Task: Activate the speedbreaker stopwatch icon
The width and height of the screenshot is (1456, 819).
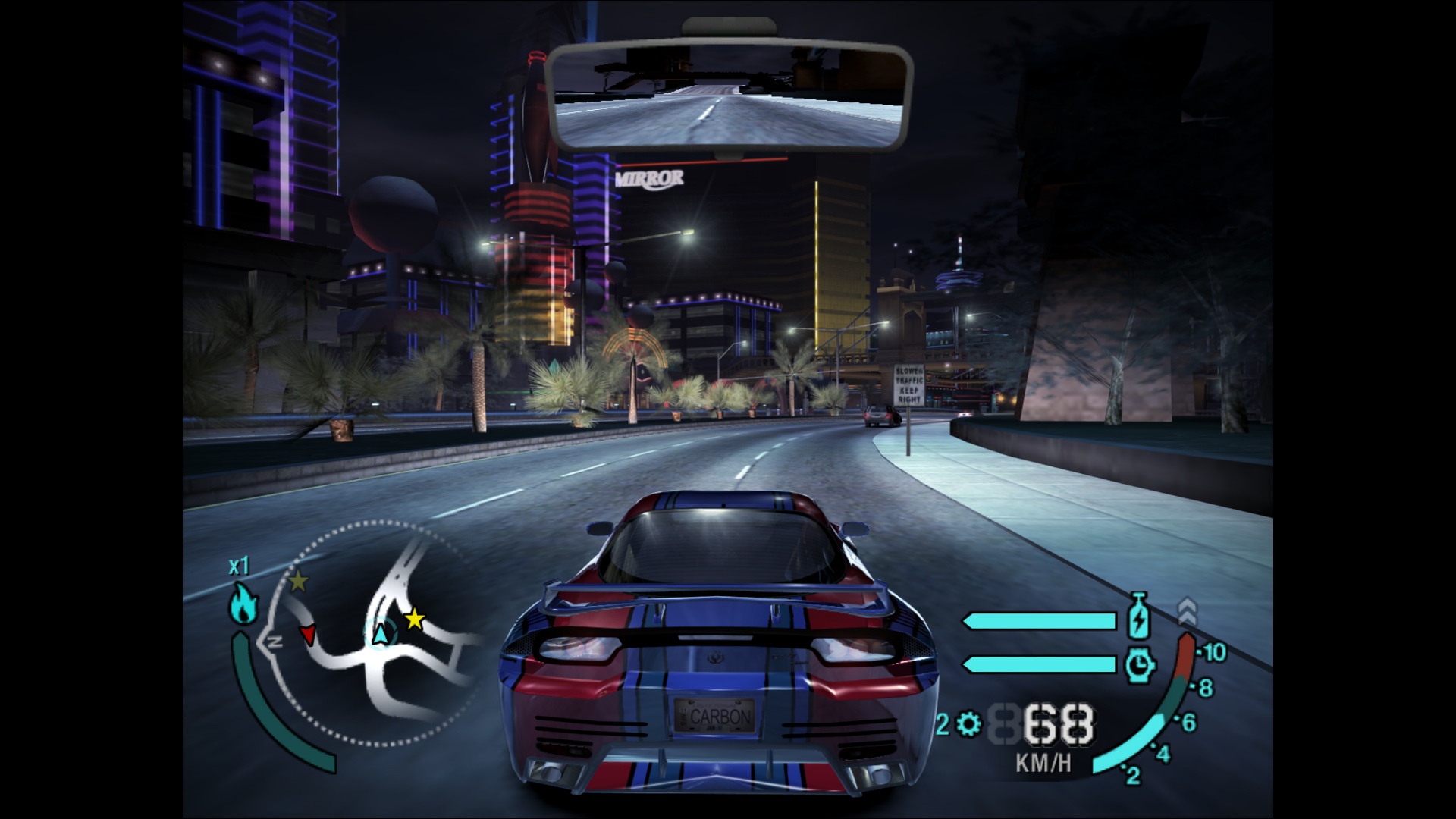Action: [x=1140, y=665]
